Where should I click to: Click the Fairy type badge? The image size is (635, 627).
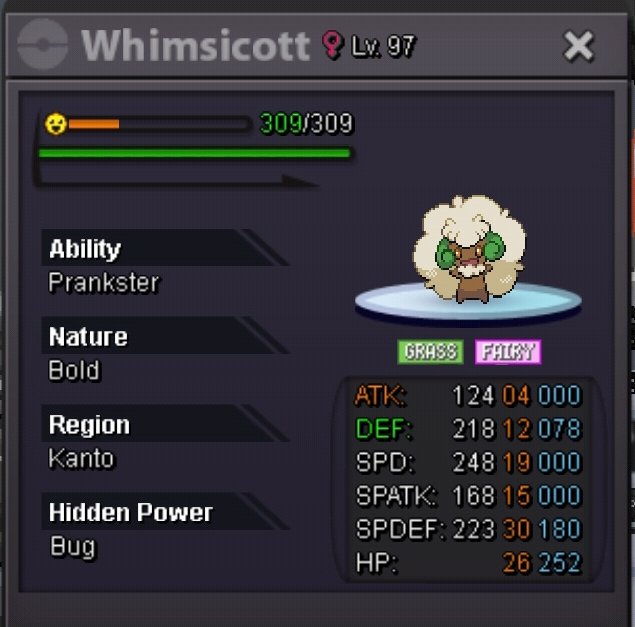(x=507, y=352)
